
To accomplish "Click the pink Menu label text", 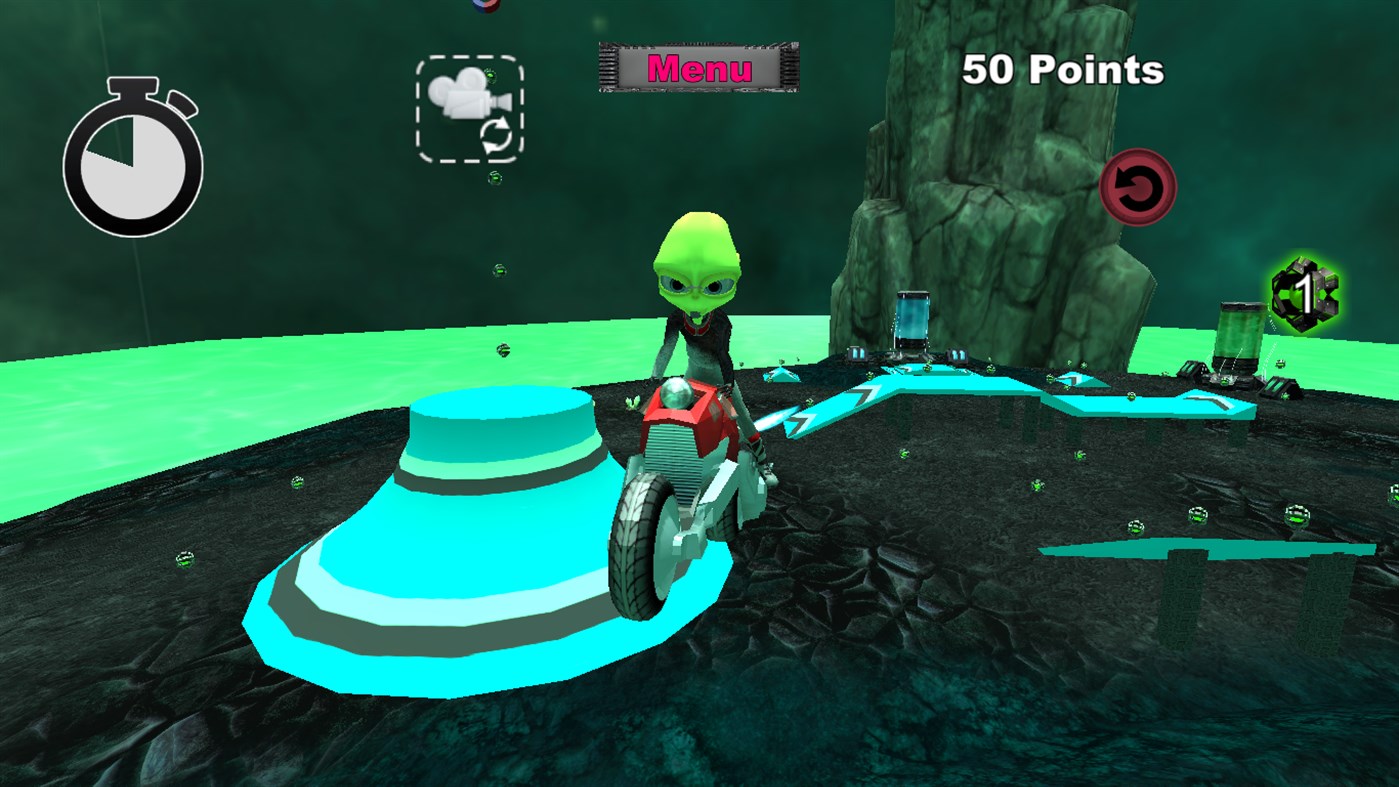I will click(x=698, y=68).
